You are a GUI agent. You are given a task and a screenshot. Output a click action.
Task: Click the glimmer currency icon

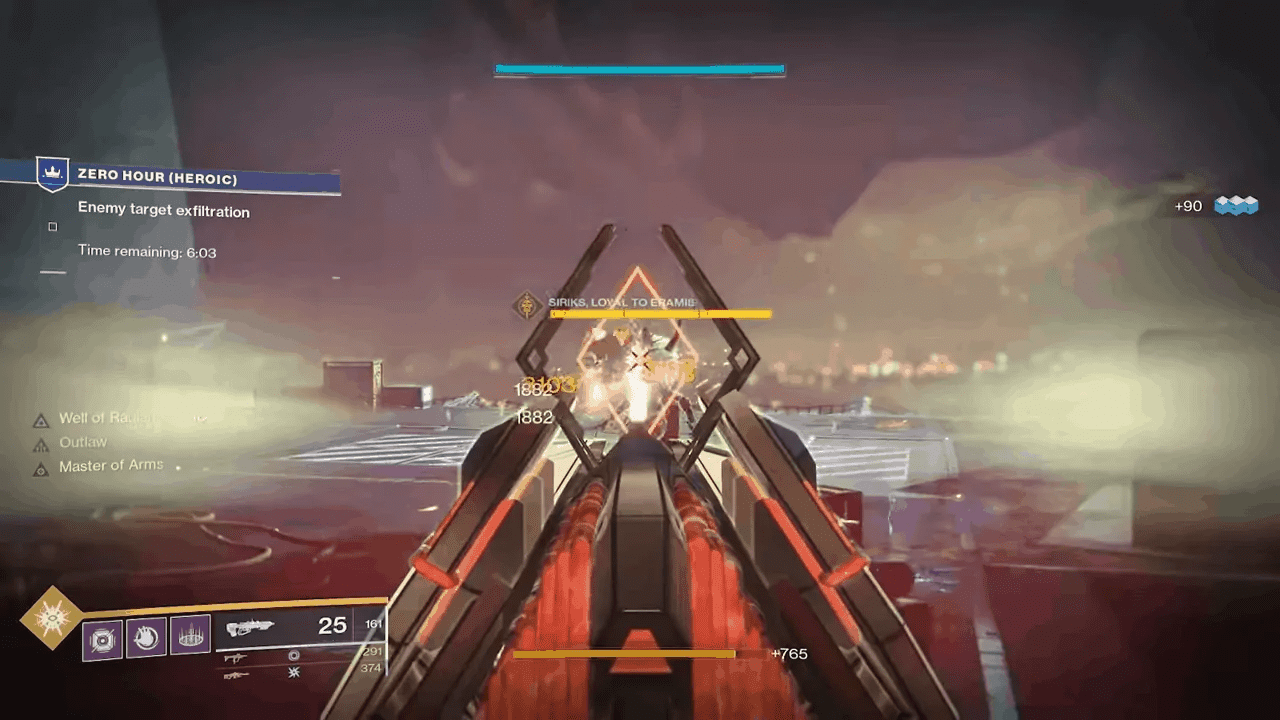pyautogui.click(x=1236, y=206)
